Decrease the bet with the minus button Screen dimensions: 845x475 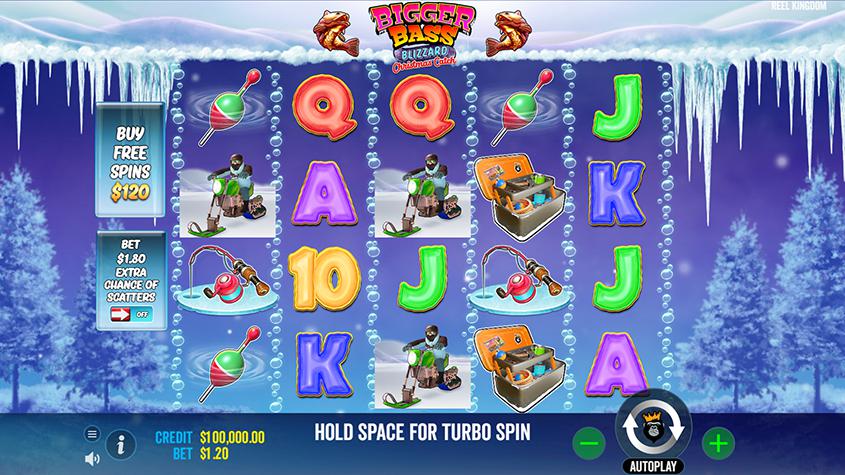pos(590,441)
